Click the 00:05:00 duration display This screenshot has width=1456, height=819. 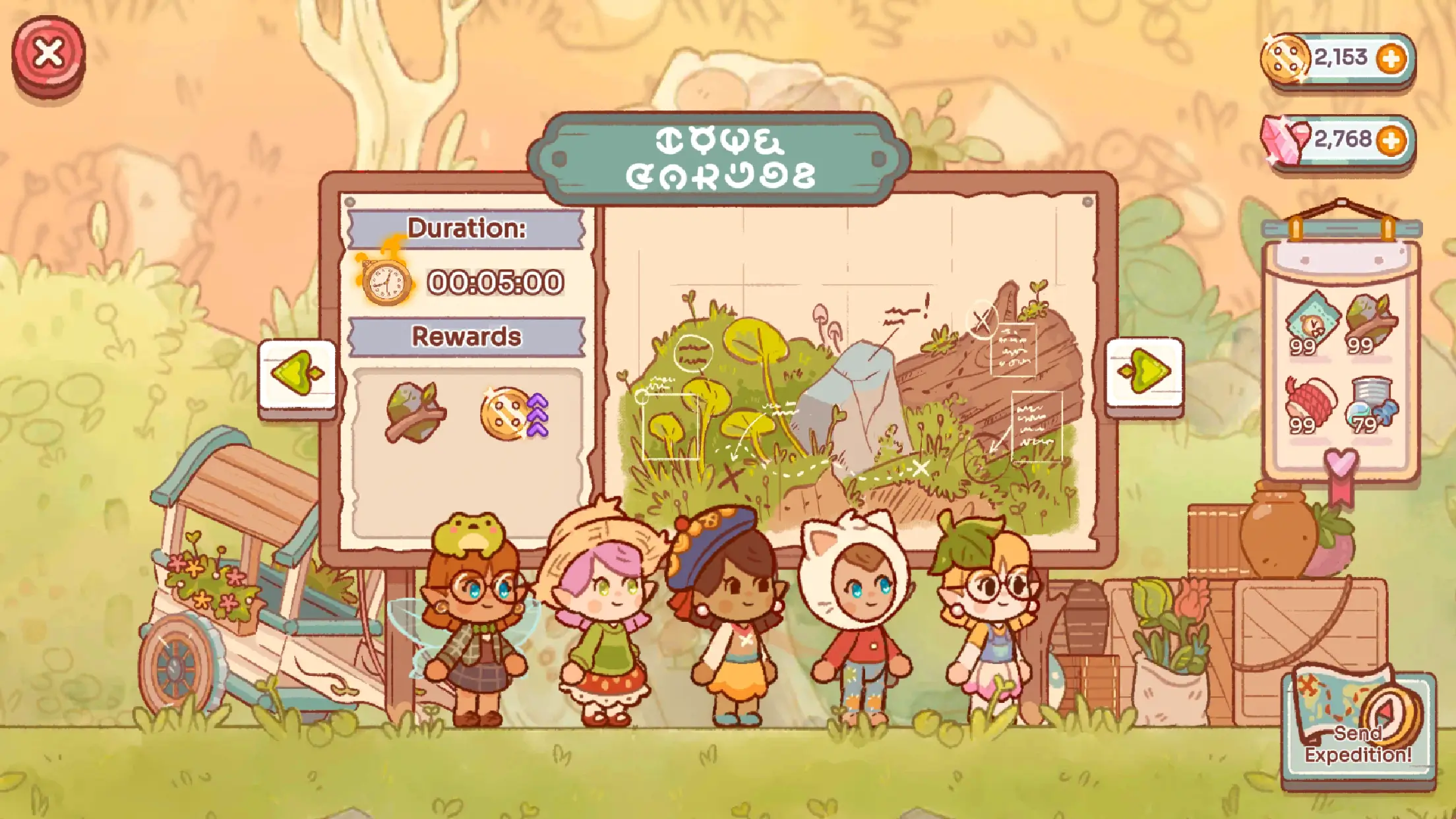click(x=495, y=282)
